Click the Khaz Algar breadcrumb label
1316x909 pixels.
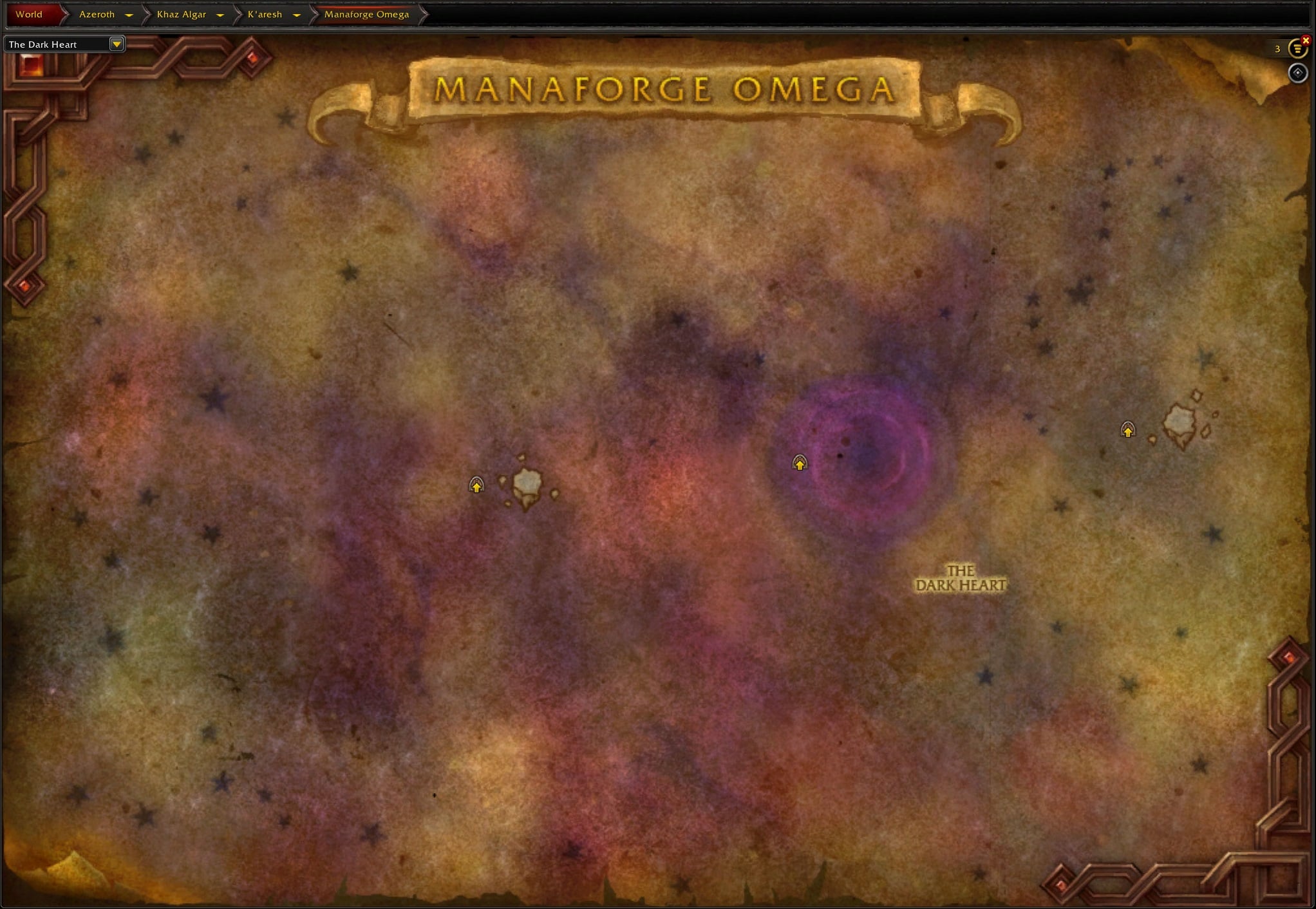[182, 14]
